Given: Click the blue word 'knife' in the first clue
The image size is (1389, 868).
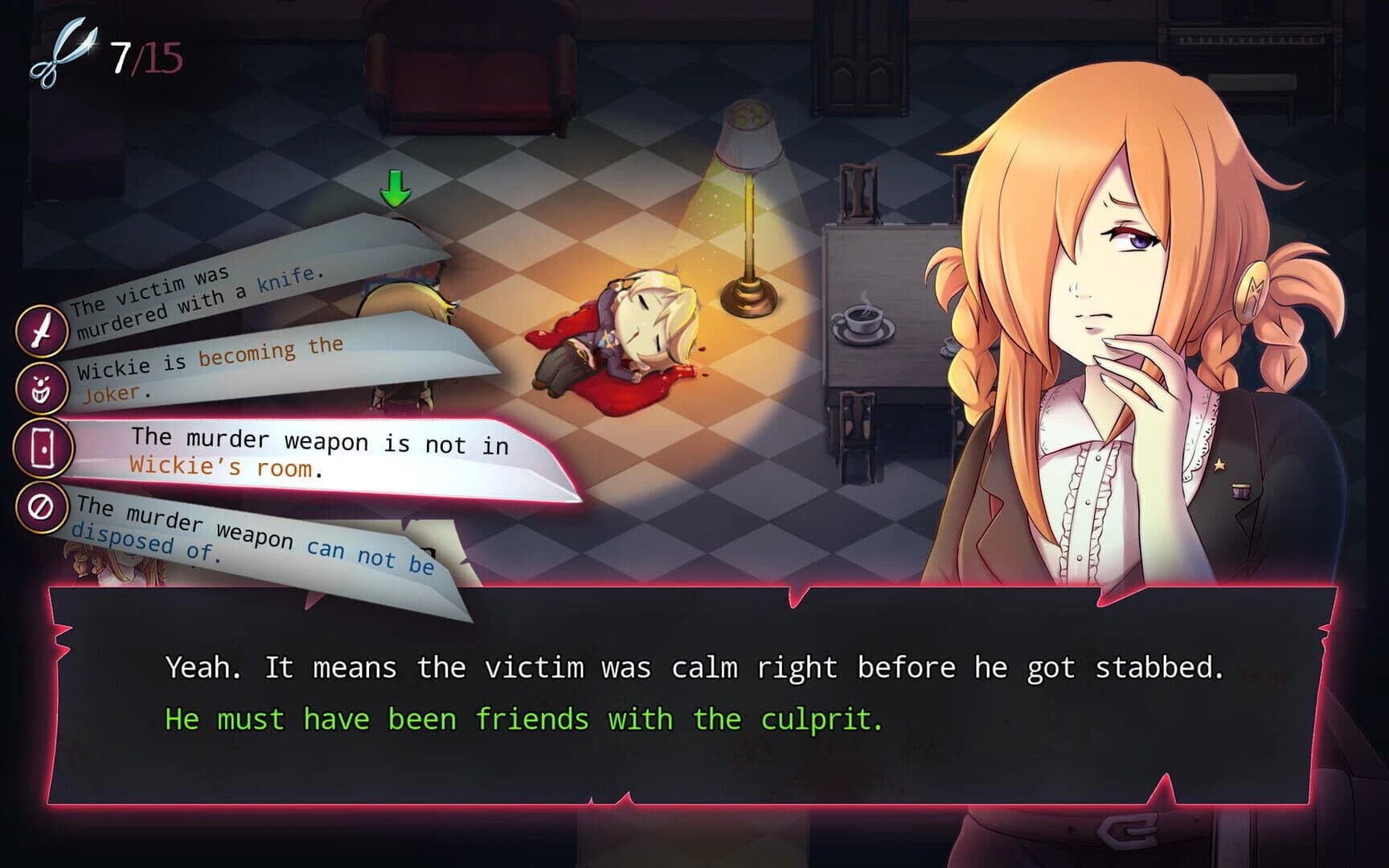Looking at the screenshot, I should pos(284,280).
